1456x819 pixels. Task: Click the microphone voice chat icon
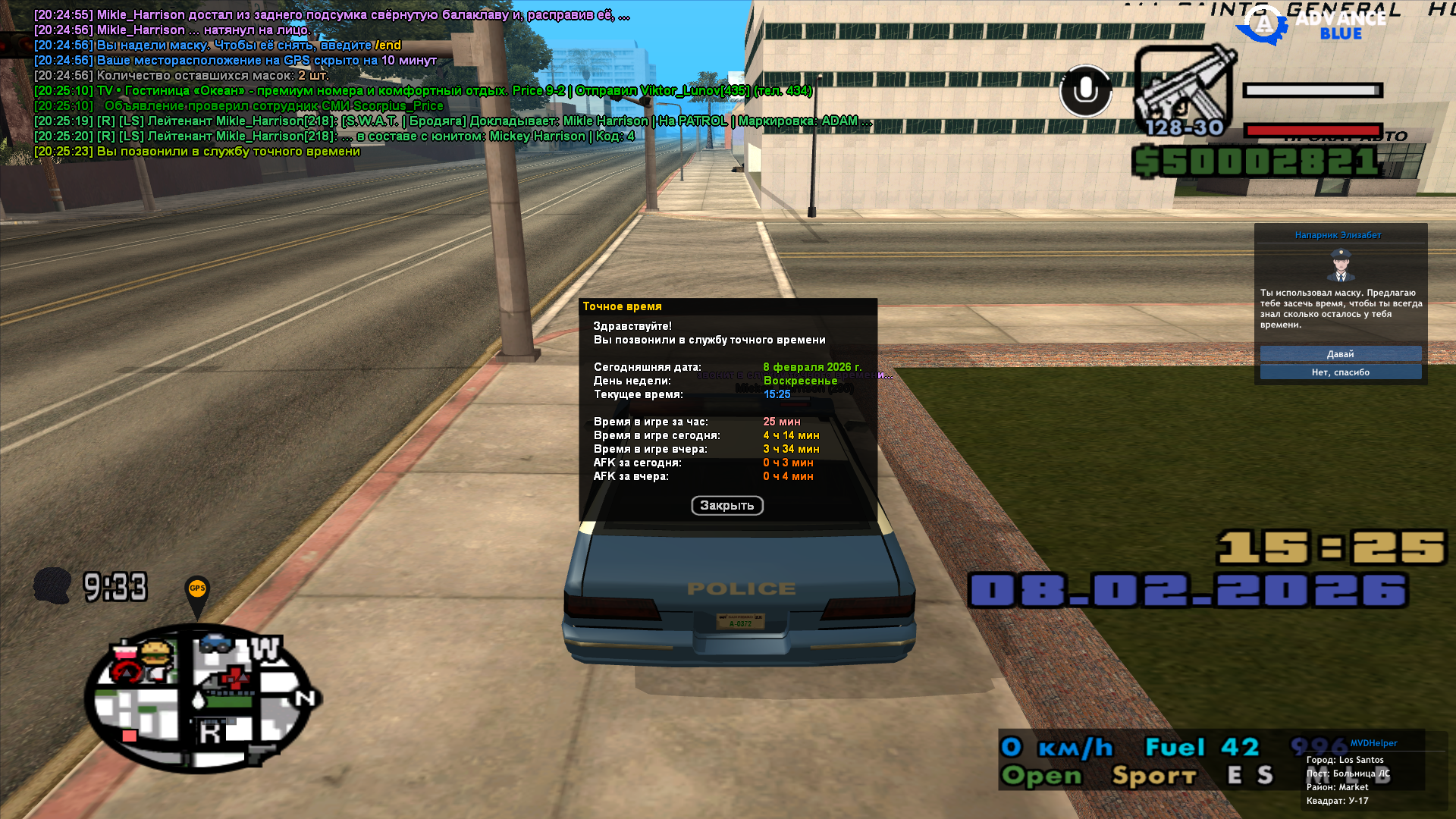[1085, 91]
